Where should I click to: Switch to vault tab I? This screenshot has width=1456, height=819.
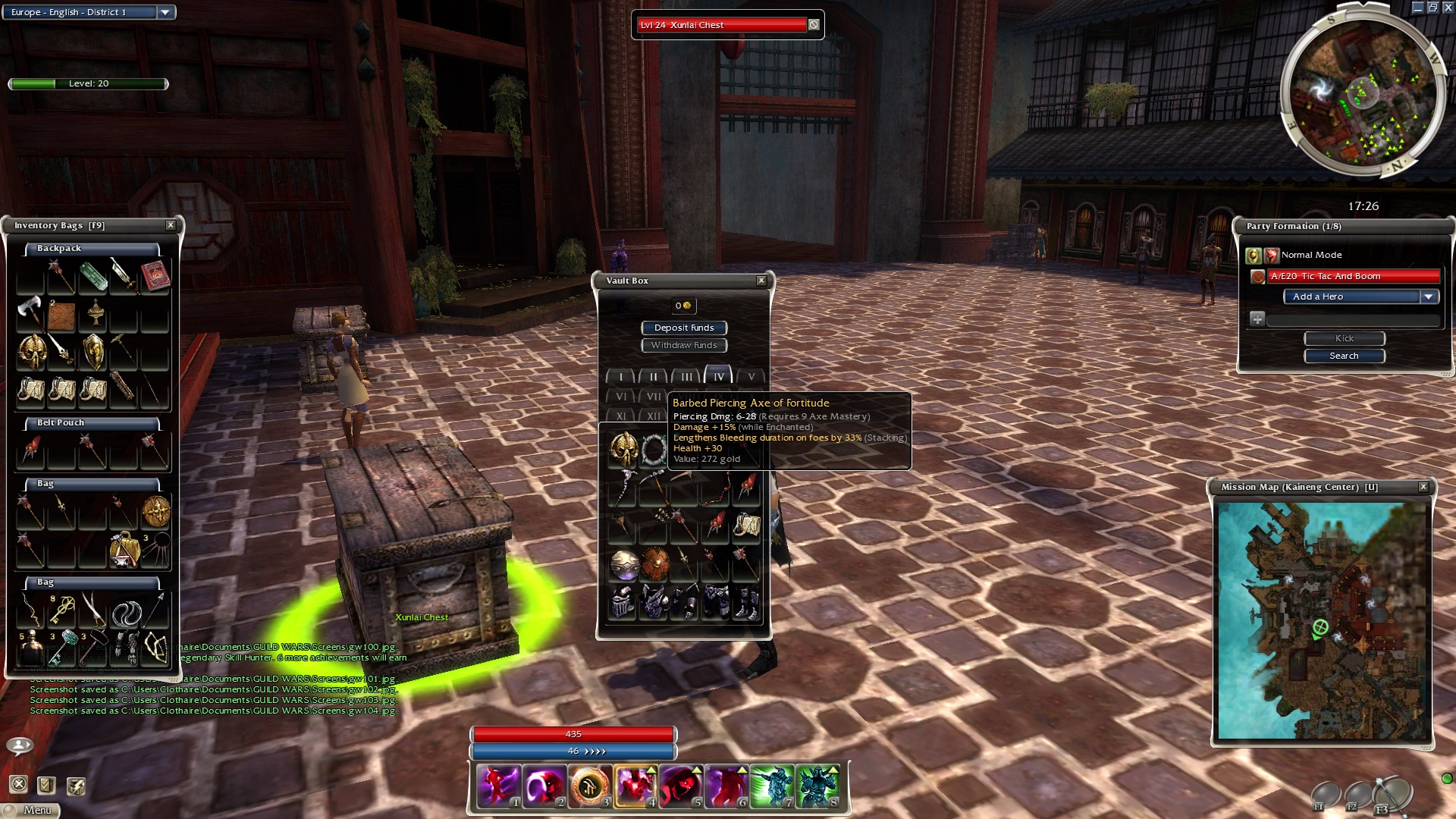coord(621,376)
